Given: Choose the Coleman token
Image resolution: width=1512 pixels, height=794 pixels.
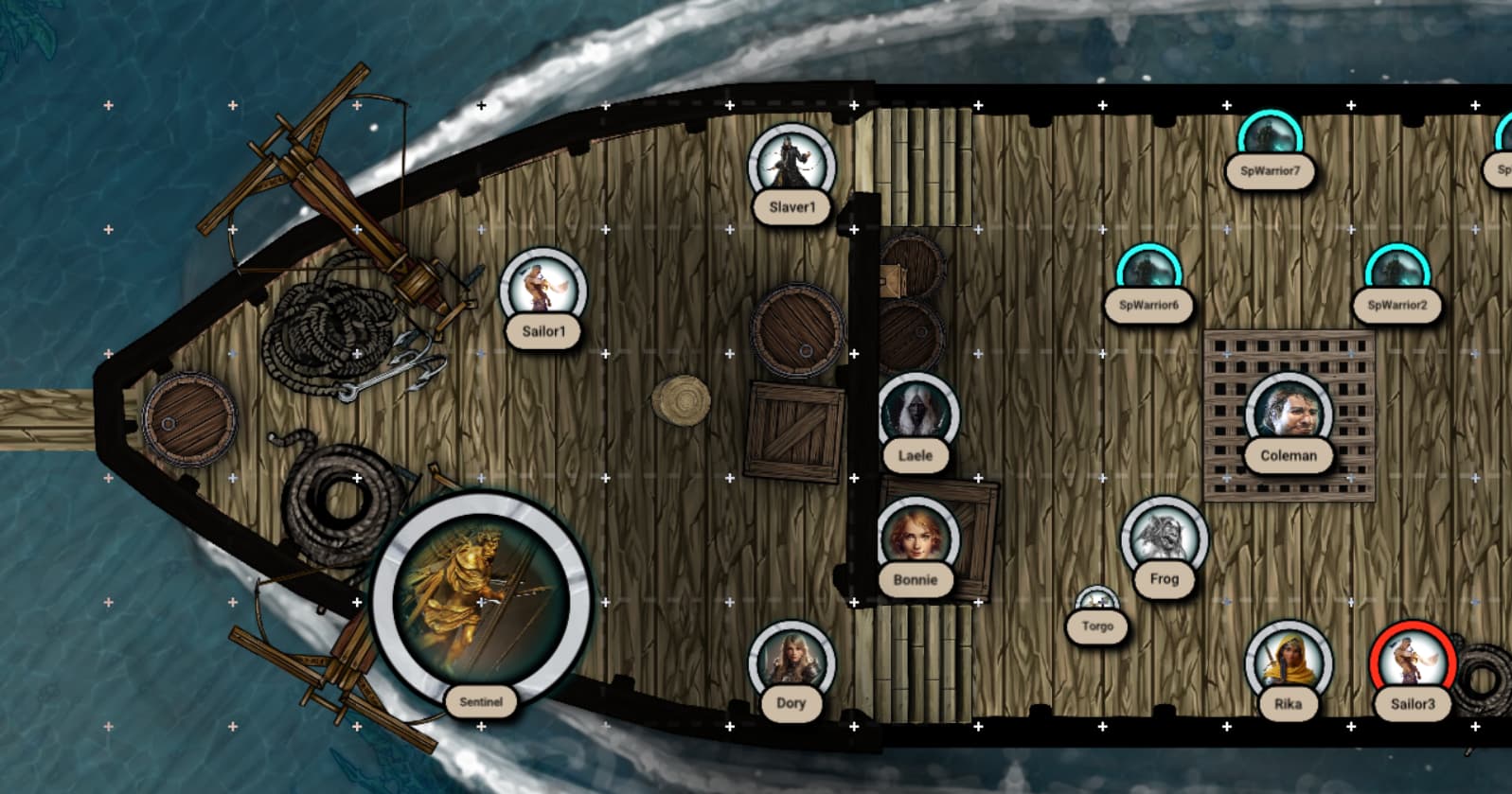Looking at the screenshot, I should pos(1289,416).
